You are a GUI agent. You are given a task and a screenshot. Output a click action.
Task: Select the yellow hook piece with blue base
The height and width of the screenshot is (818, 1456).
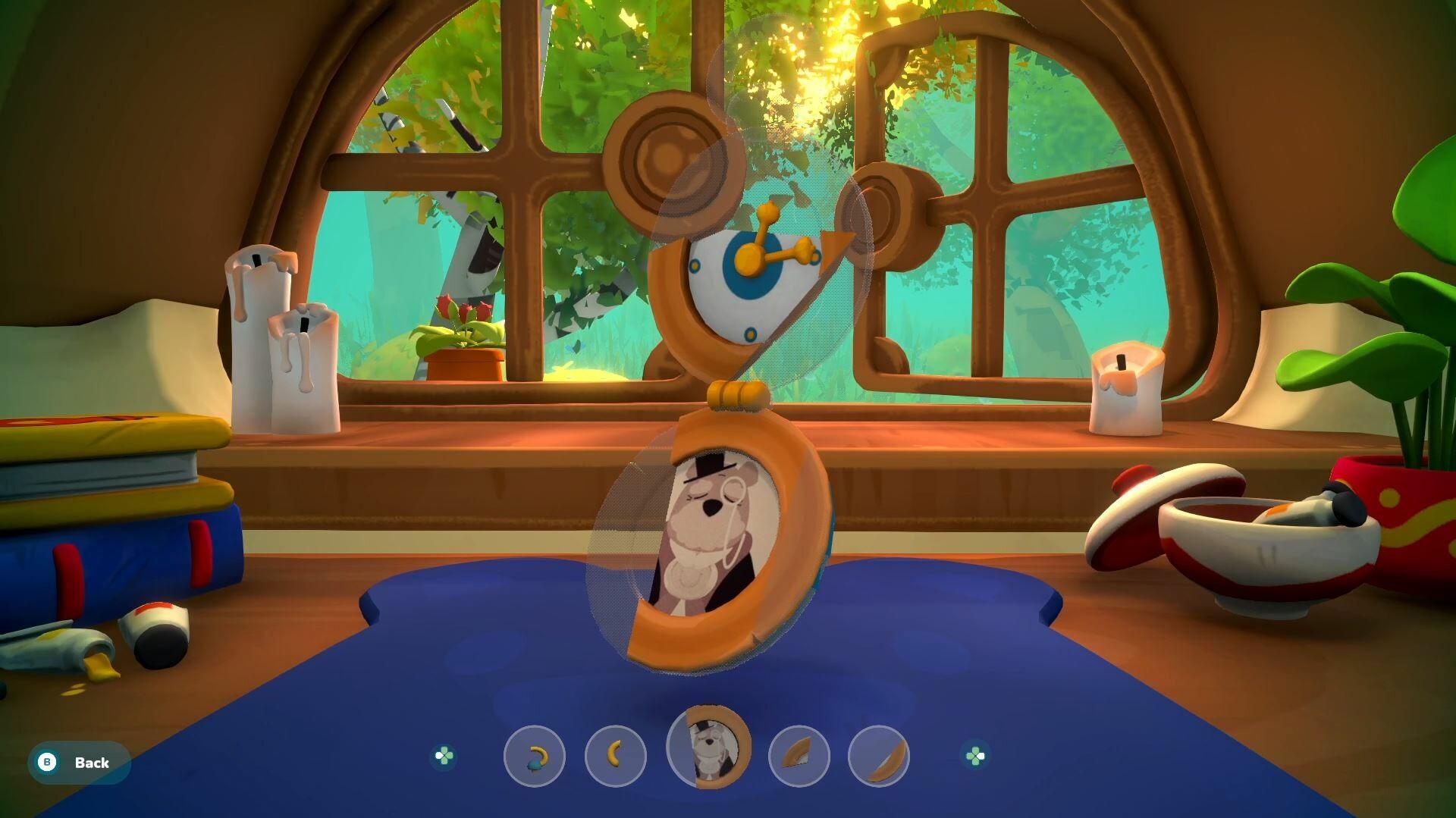click(x=535, y=756)
